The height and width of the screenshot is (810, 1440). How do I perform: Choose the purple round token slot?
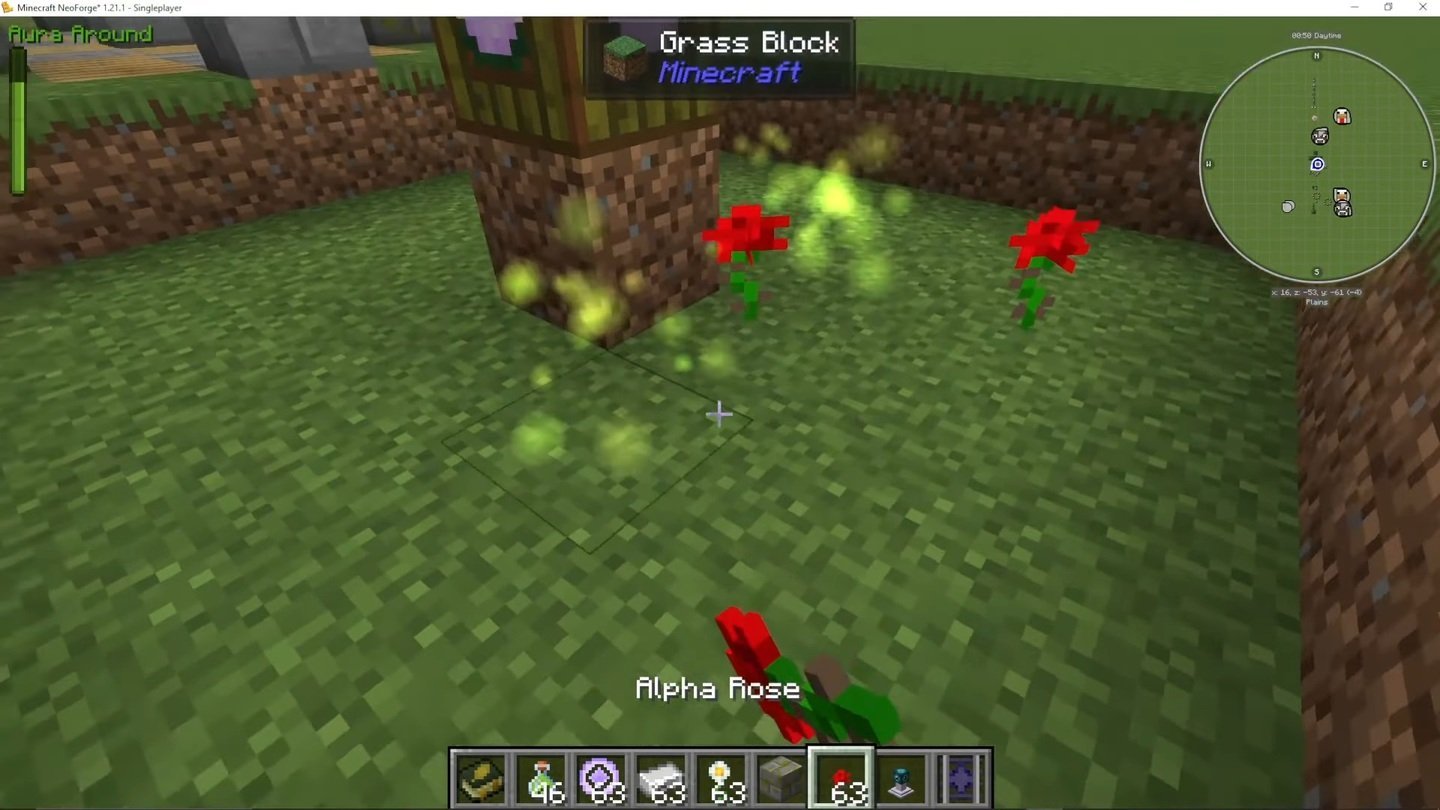click(601, 778)
